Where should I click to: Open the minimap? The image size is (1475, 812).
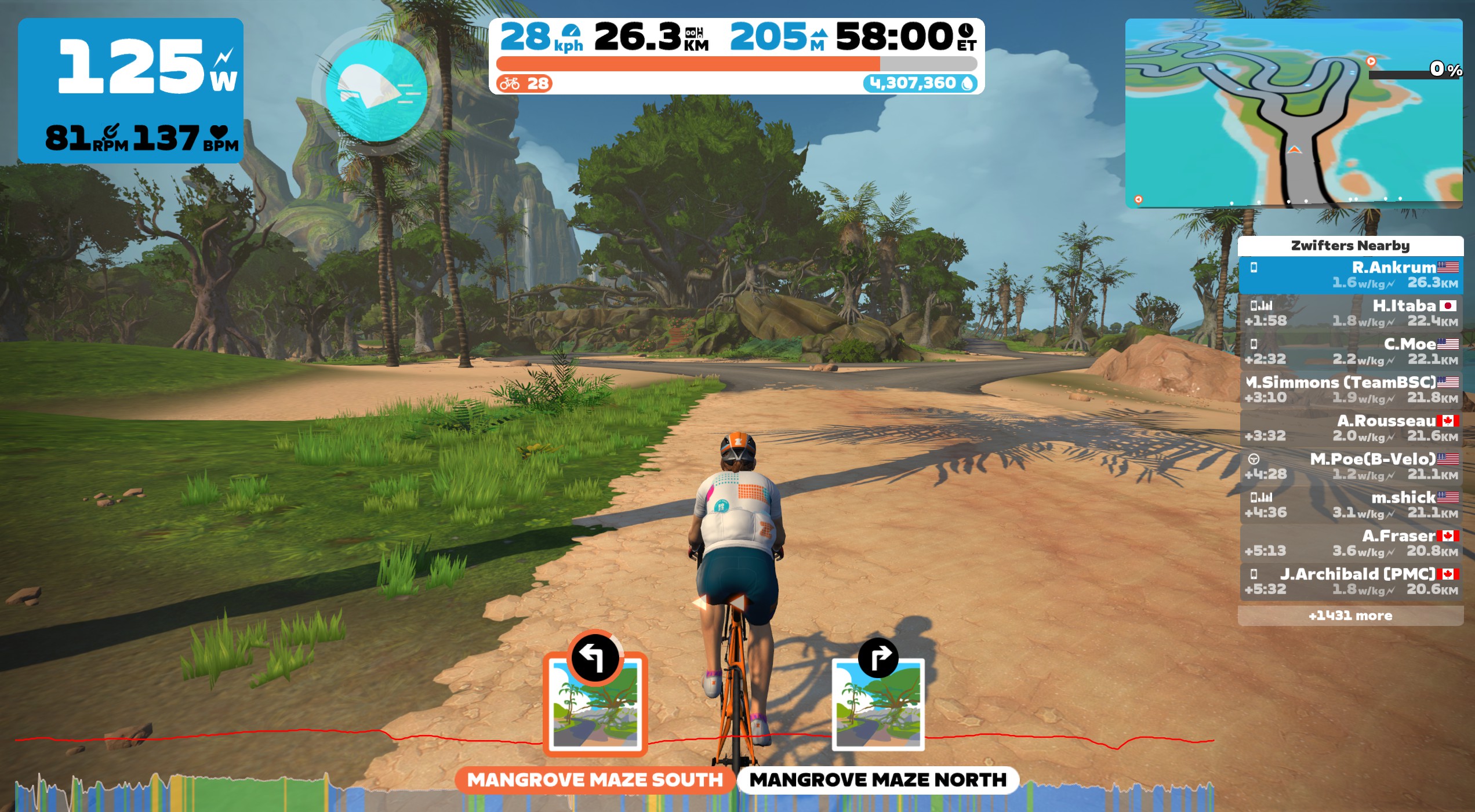1293,113
